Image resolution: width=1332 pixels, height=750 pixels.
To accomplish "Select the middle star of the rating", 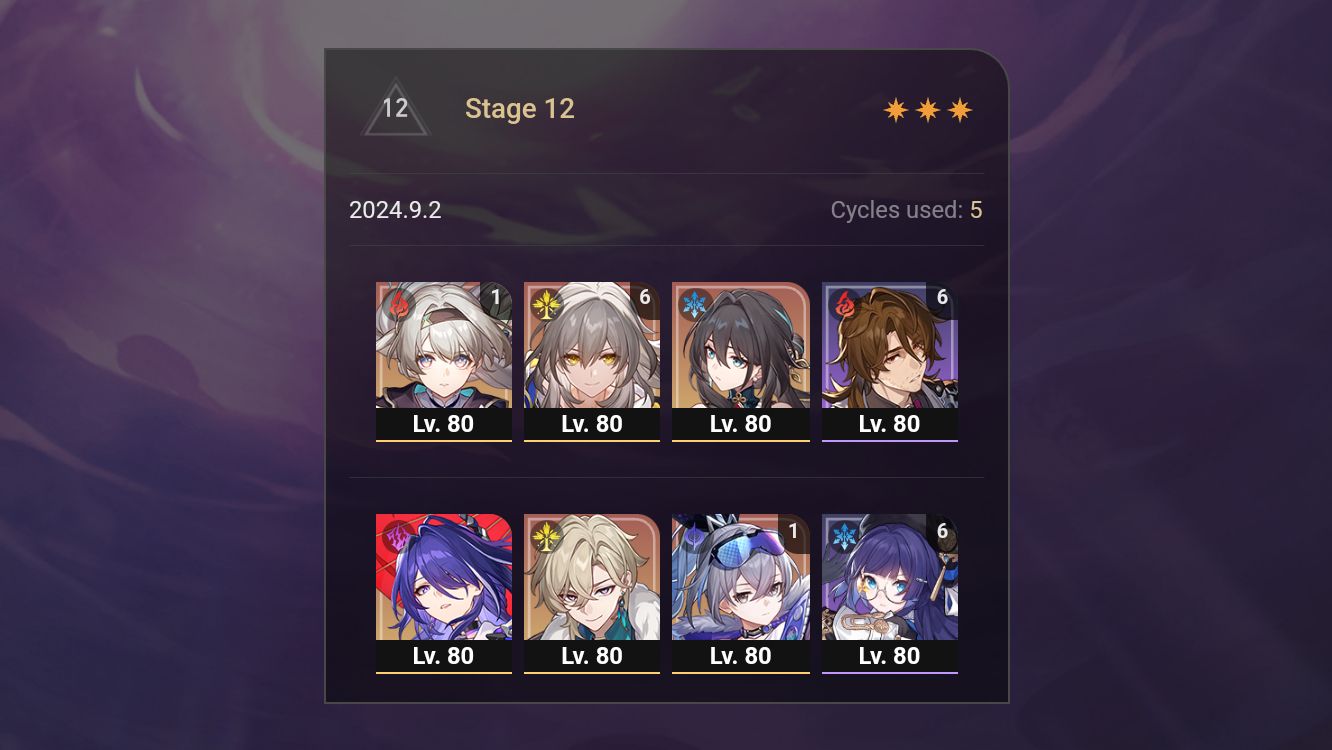I will coord(926,109).
